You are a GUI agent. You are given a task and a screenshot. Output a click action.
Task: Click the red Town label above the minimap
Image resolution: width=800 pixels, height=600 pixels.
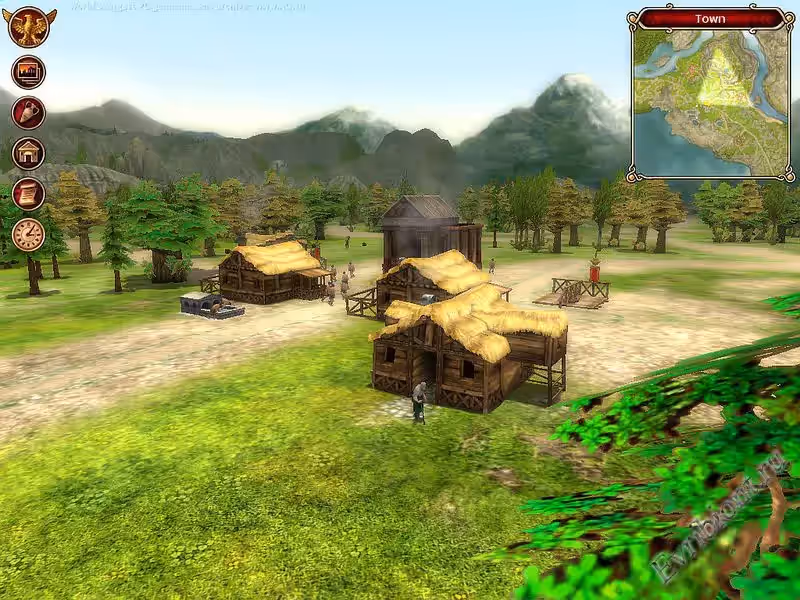coord(710,18)
